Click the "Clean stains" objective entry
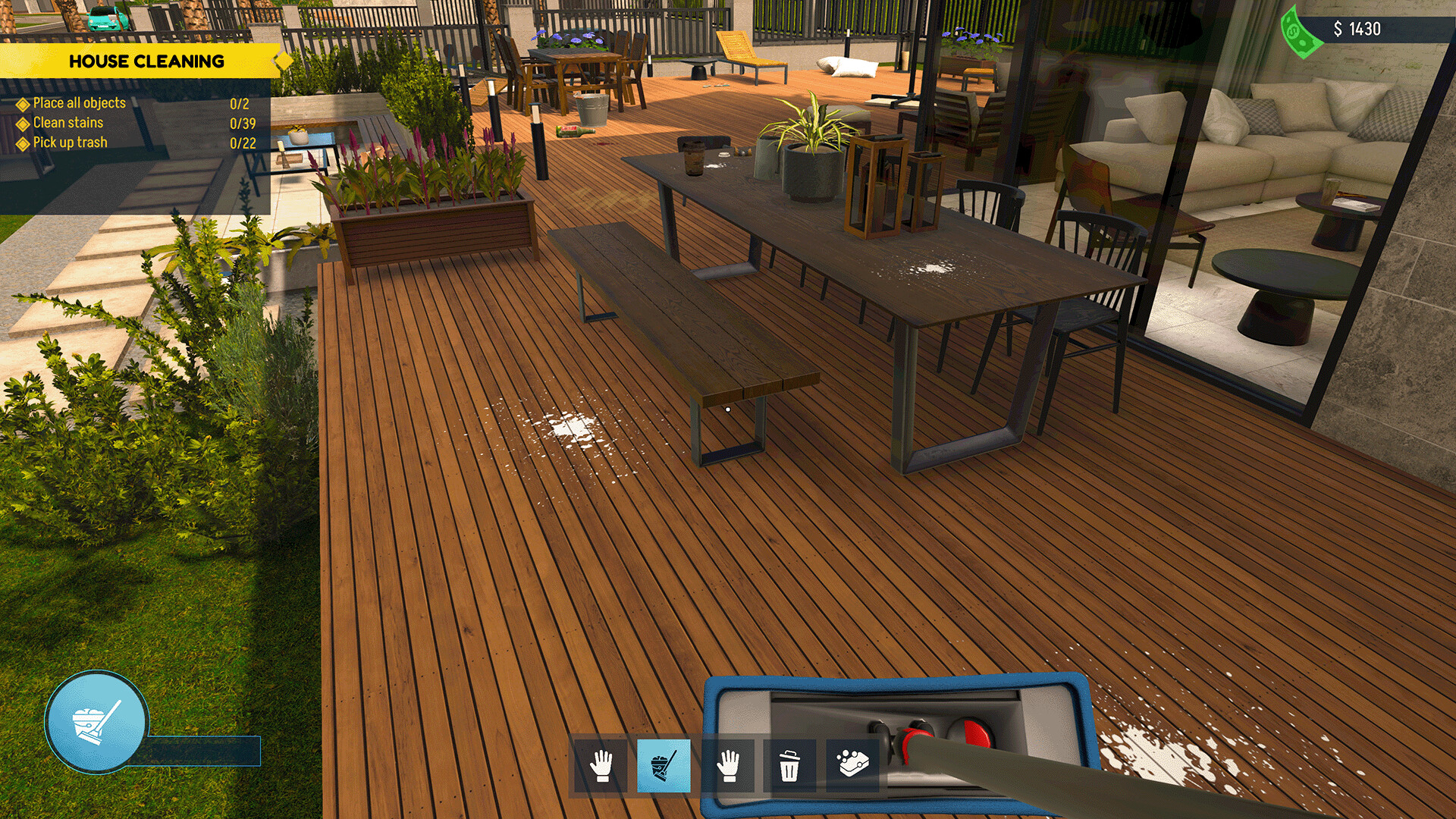The image size is (1456, 819). click(68, 123)
